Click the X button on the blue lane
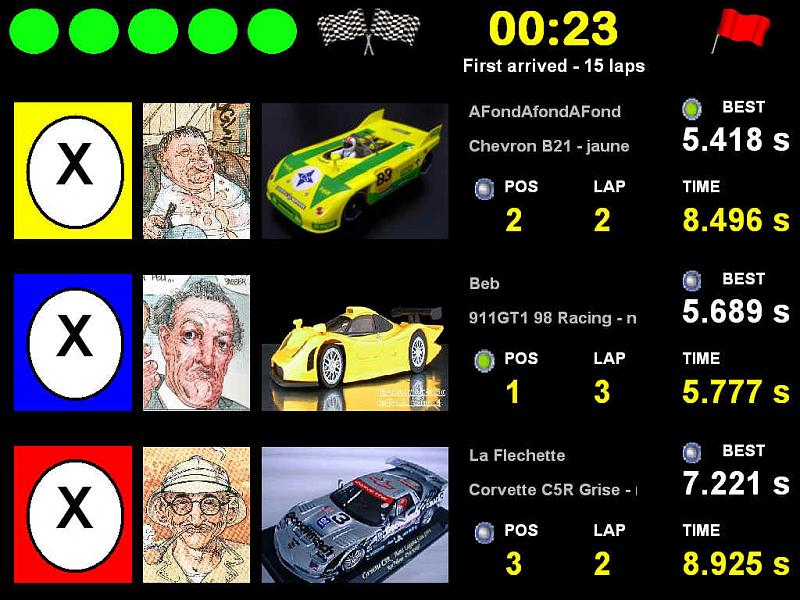The image size is (800, 600). (74, 342)
